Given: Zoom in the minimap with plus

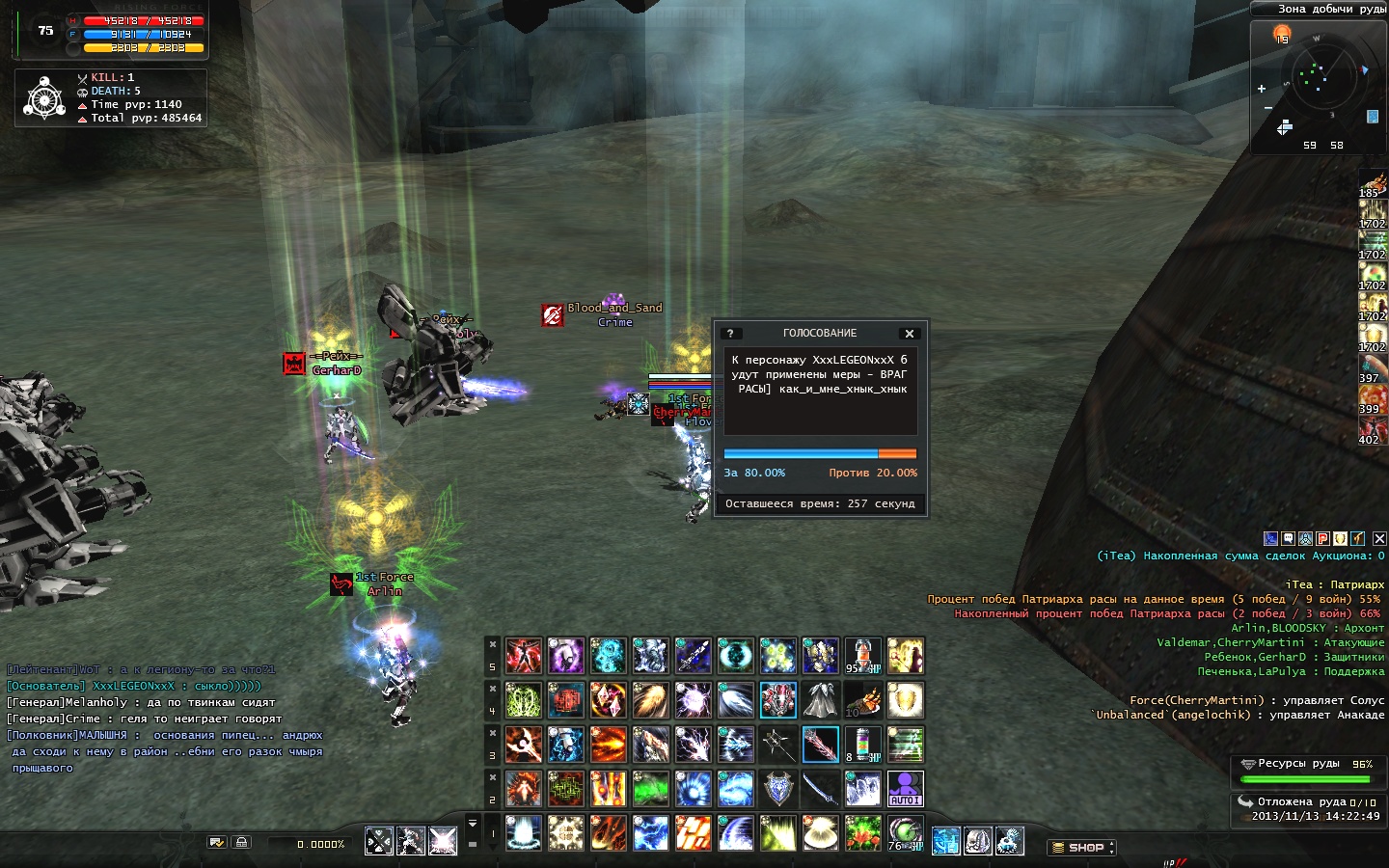Looking at the screenshot, I should (1262, 89).
